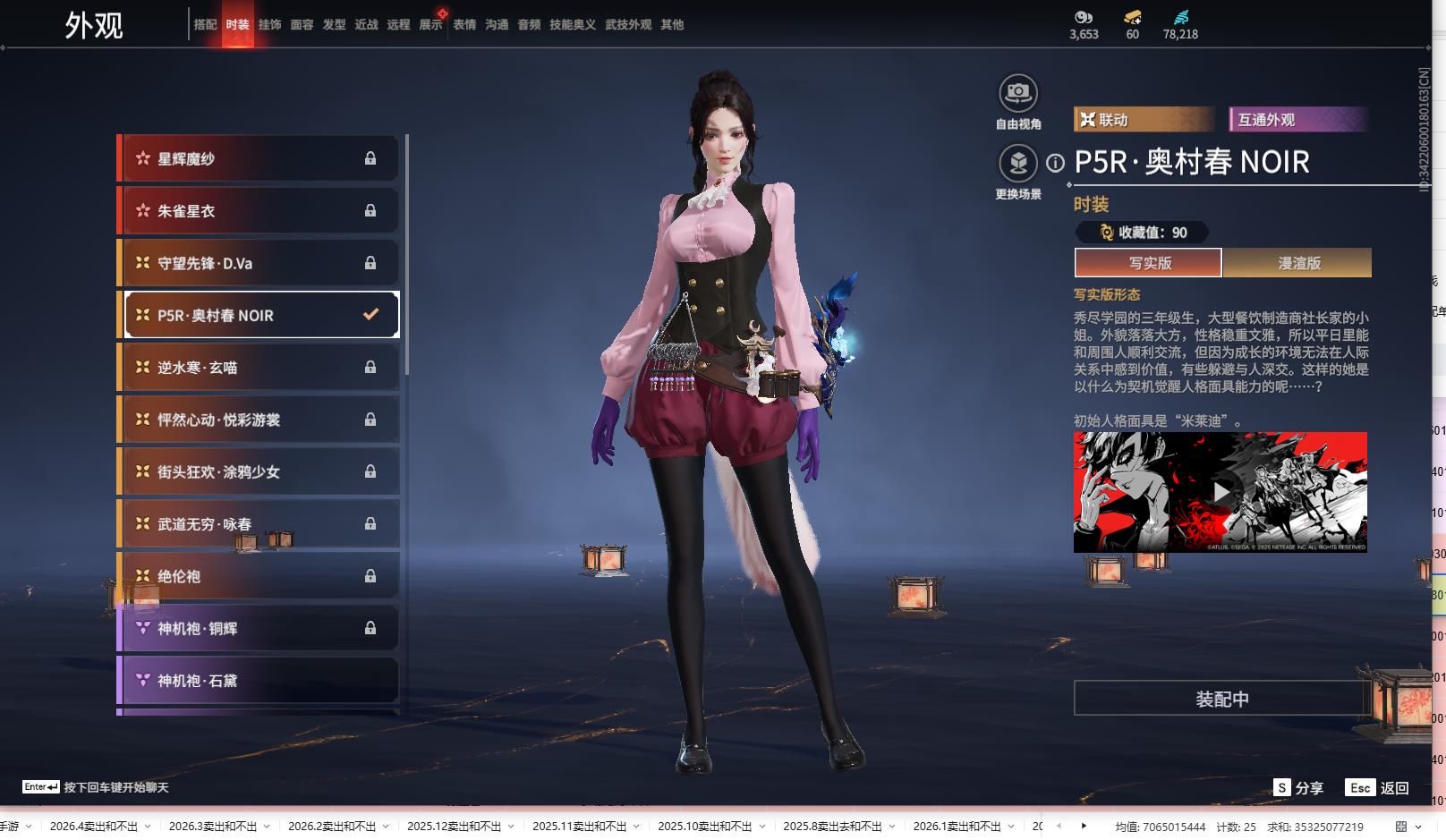Open the 2026.4卖出和不出 spreadsheet tab
This screenshot has height=840, width=1446.
click(x=94, y=827)
